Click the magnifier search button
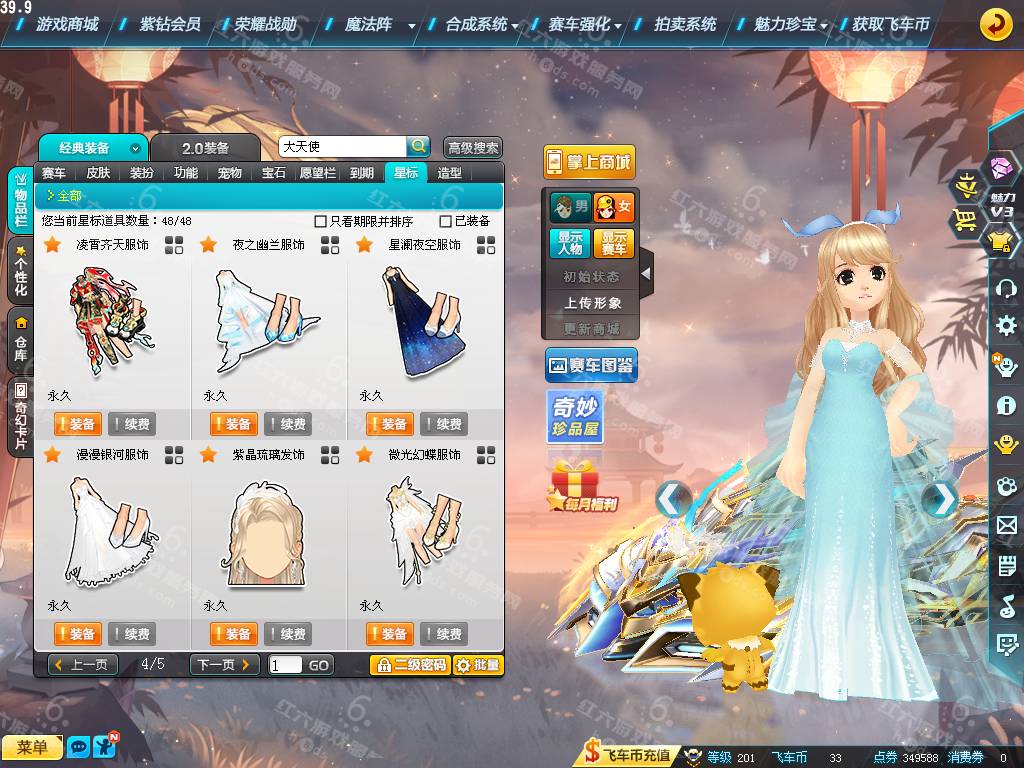 (419, 147)
